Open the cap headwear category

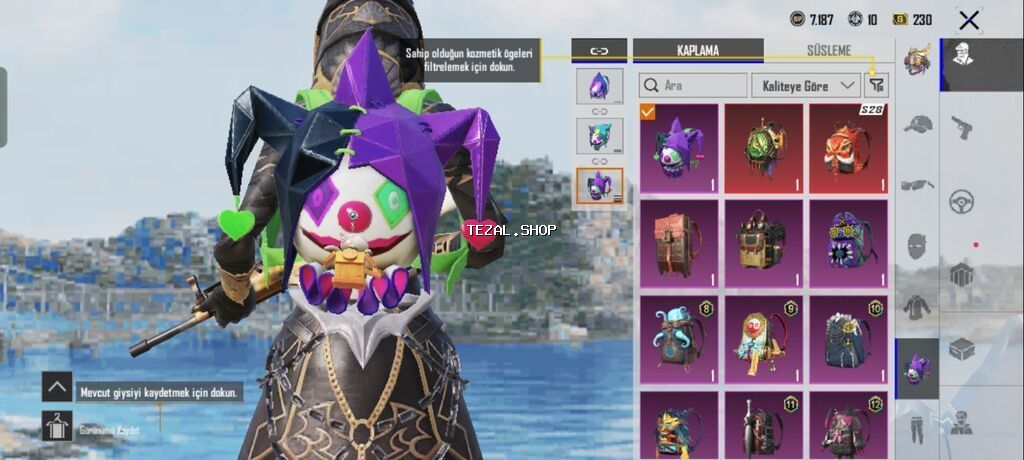click(x=917, y=124)
